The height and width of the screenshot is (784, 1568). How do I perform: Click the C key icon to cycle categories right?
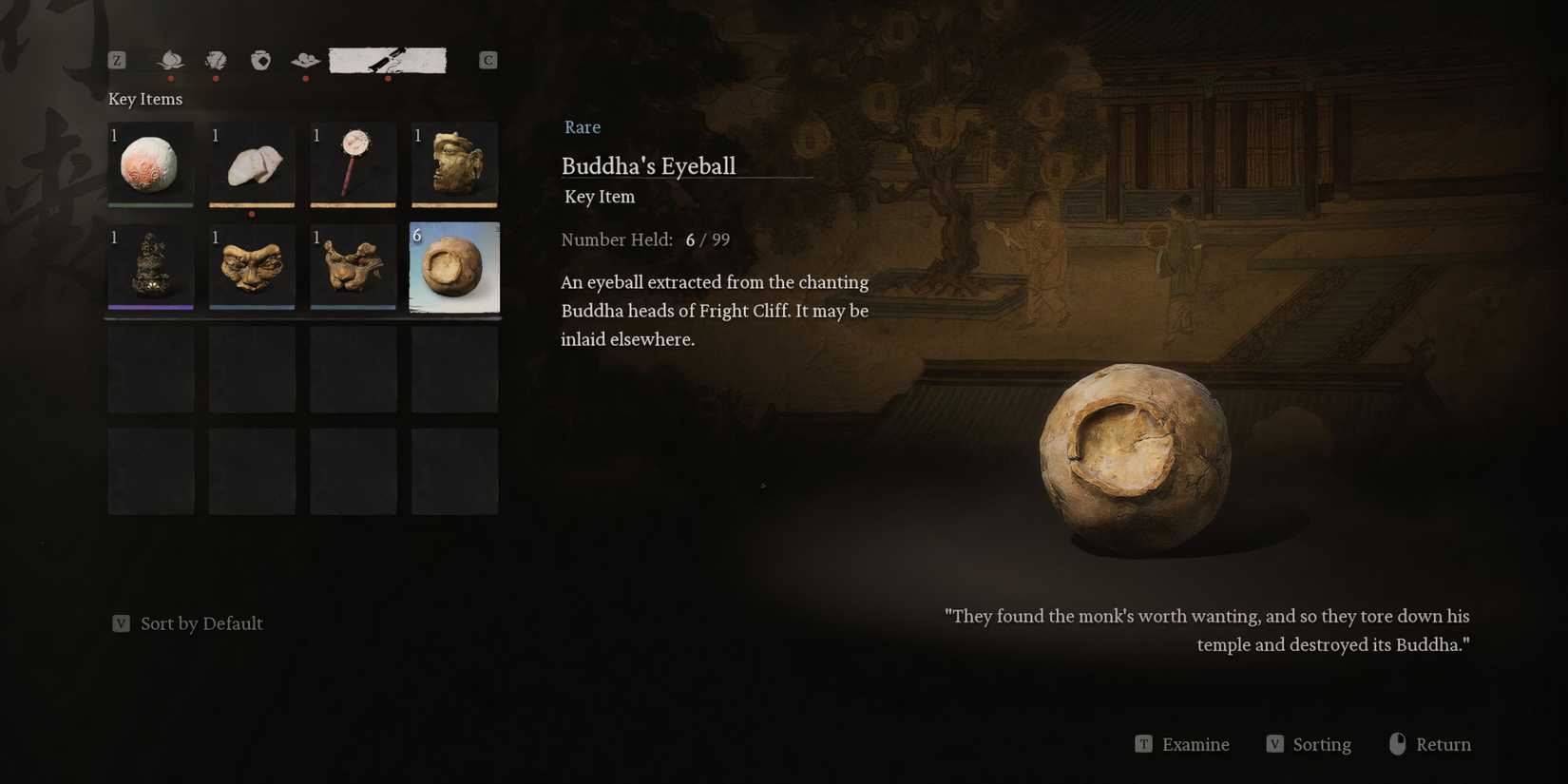(x=488, y=59)
